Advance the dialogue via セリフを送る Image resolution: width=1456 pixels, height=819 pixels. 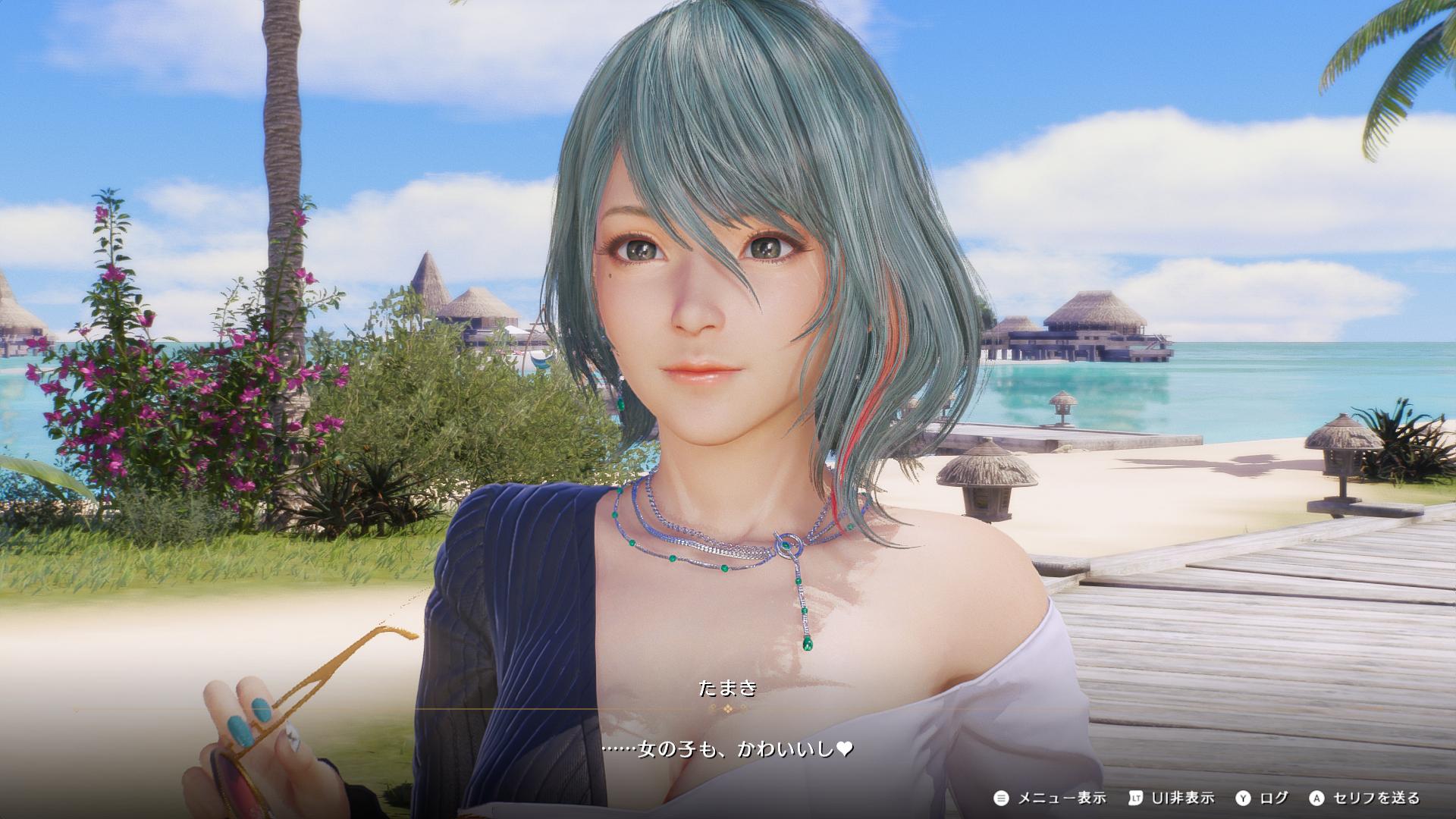pyautogui.click(x=1376, y=799)
